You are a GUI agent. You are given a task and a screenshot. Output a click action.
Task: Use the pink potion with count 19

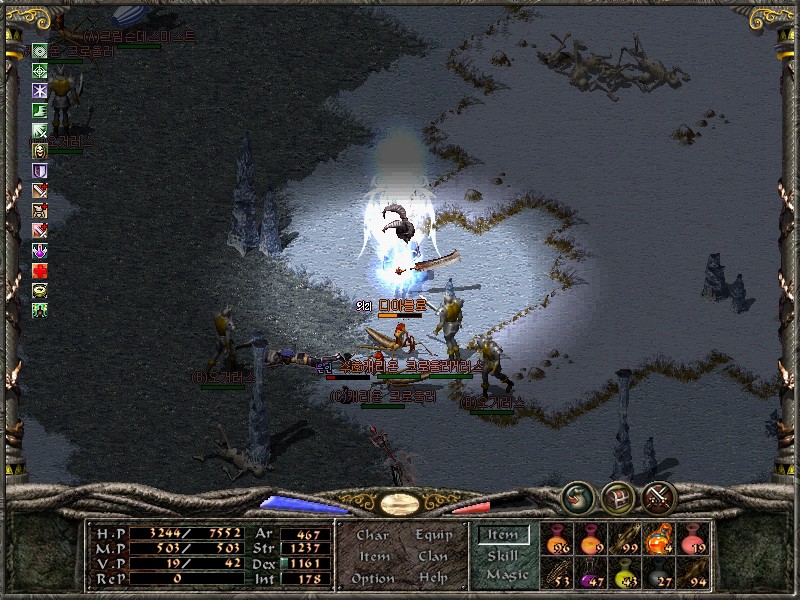[692, 540]
